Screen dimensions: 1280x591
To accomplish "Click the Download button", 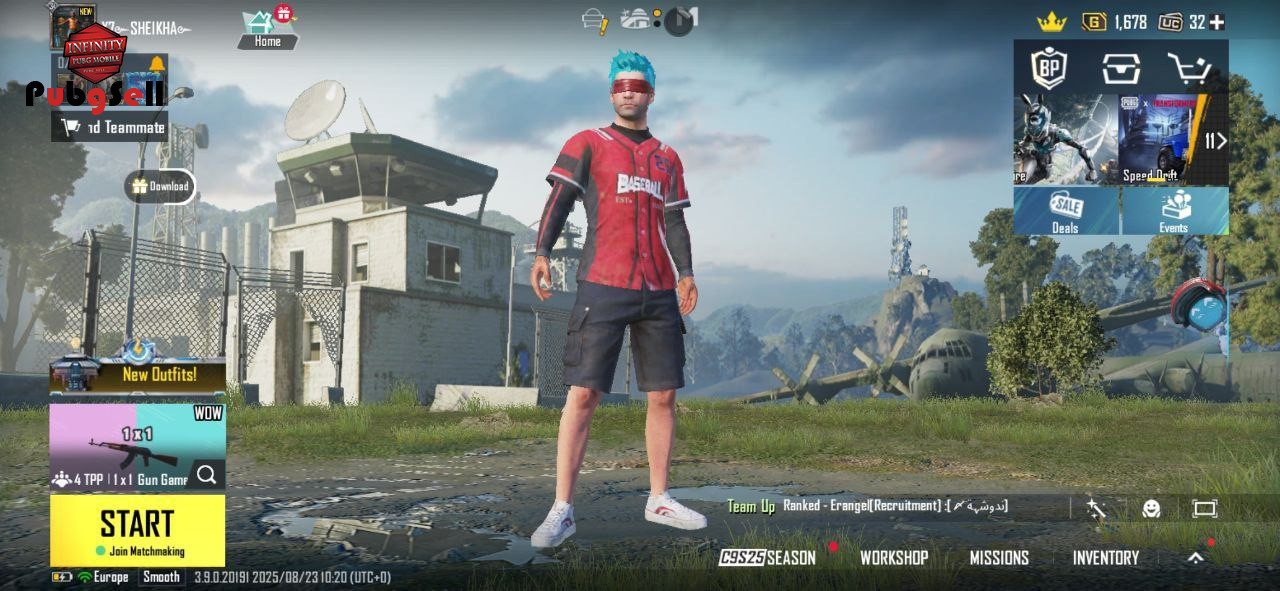I will (x=160, y=186).
